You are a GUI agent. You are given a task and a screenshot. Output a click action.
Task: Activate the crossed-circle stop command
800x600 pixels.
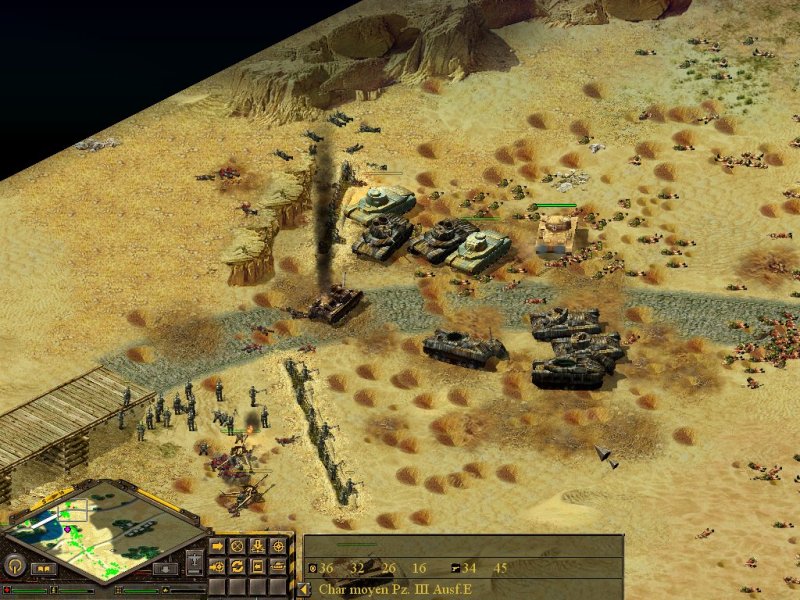[x=238, y=547]
